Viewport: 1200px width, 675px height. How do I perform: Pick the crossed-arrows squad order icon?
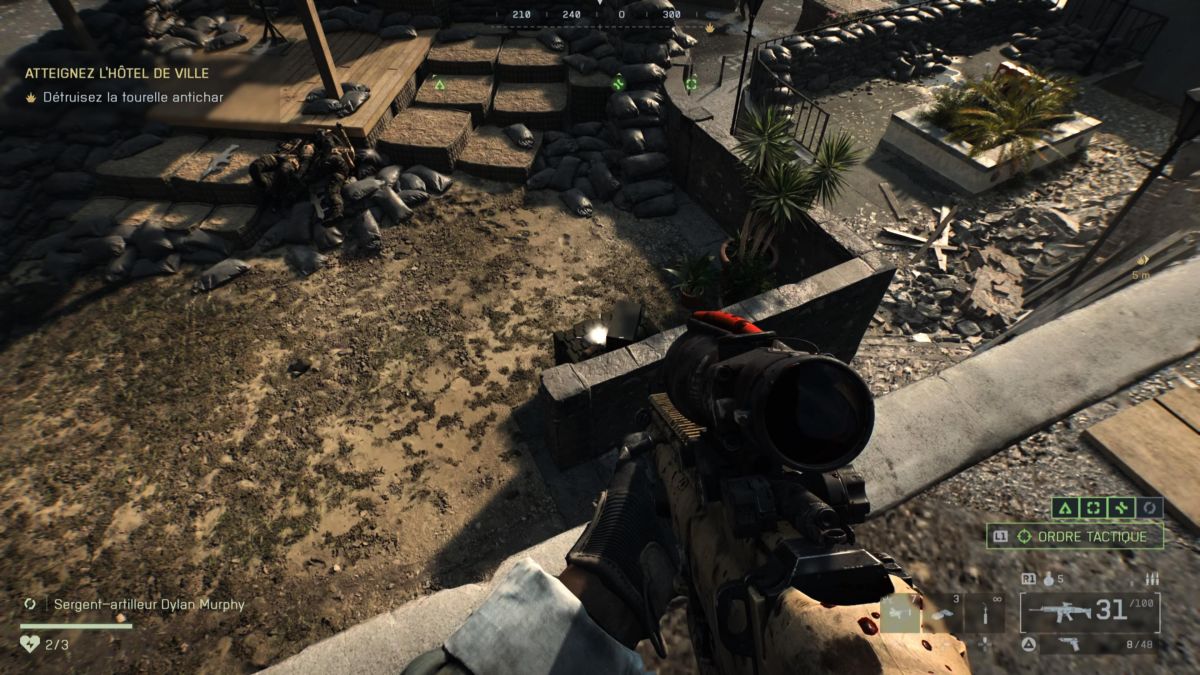click(1122, 508)
